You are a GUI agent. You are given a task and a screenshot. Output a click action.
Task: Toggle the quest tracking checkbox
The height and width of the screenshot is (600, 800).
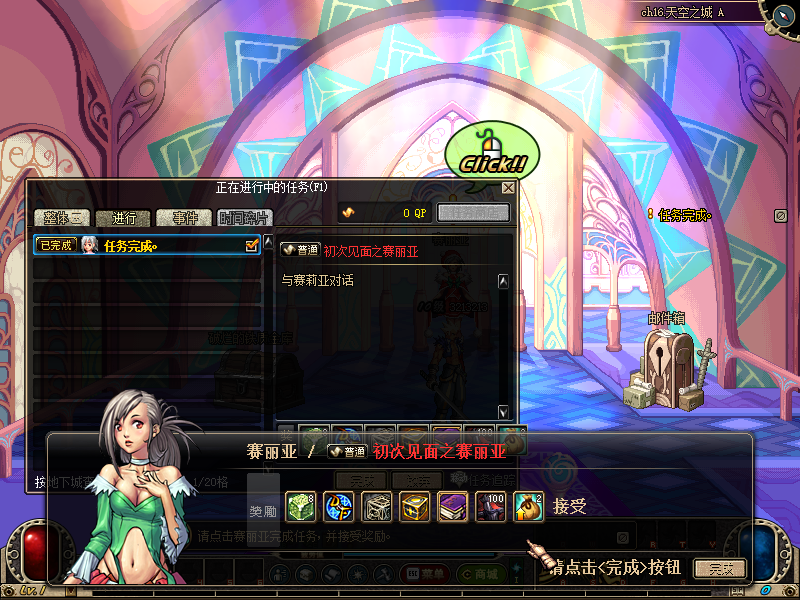(252, 245)
